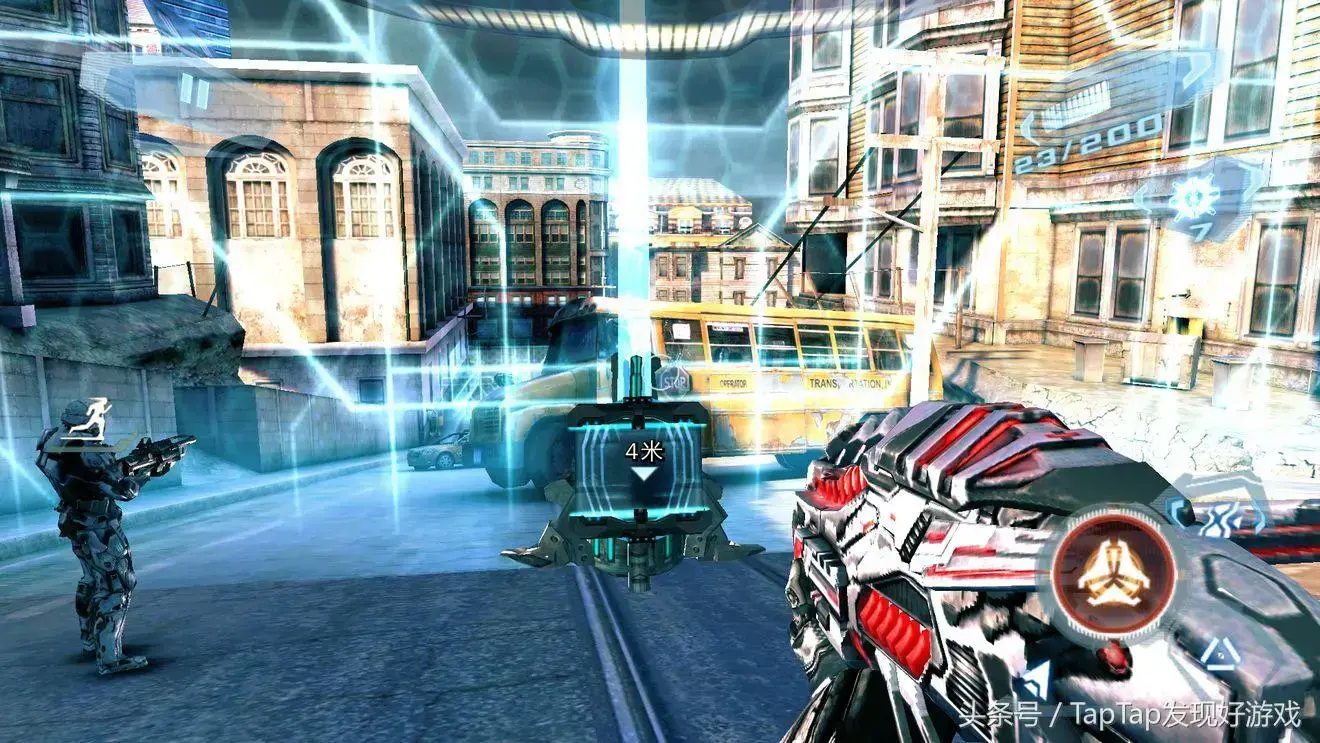Throw a grenade using the grenade icon
The image size is (1320, 743).
tap(1194, 200)
